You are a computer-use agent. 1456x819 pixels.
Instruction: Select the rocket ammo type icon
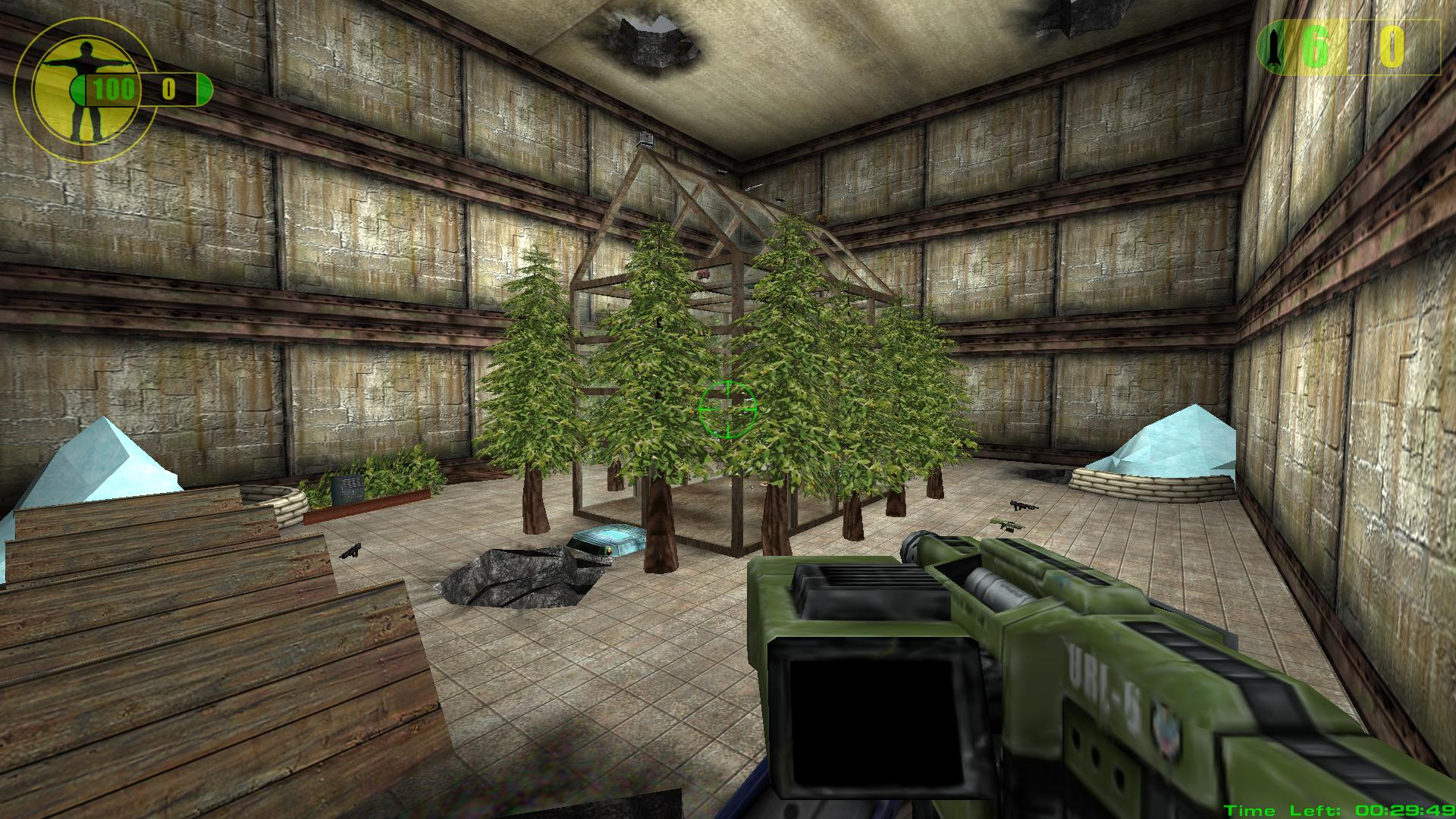(1272, 48)
